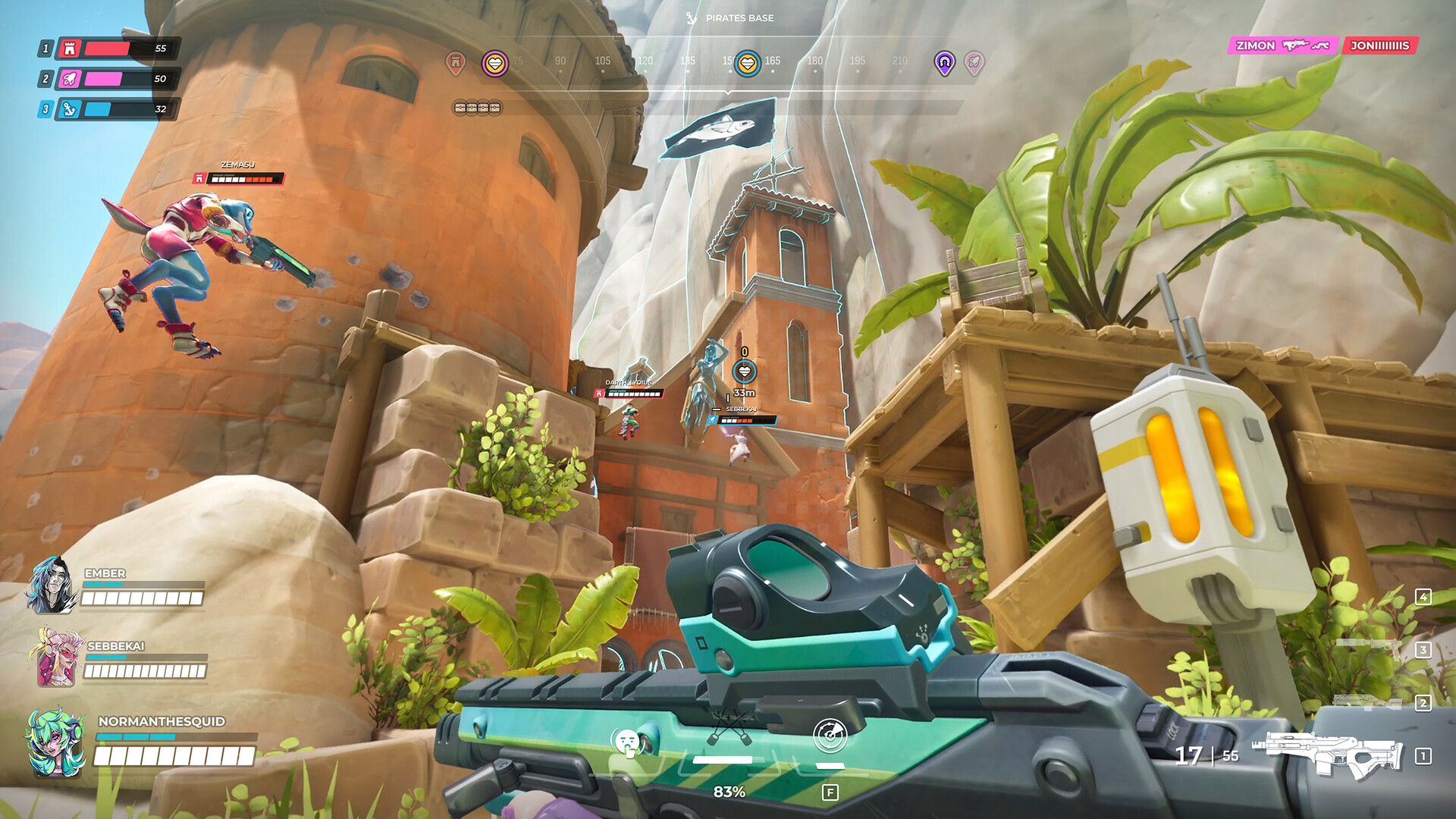The height and width of the screenshot is (819, 1456).
Task: Select the first crate icon below the objective track
Action: (x=460, y=107)
